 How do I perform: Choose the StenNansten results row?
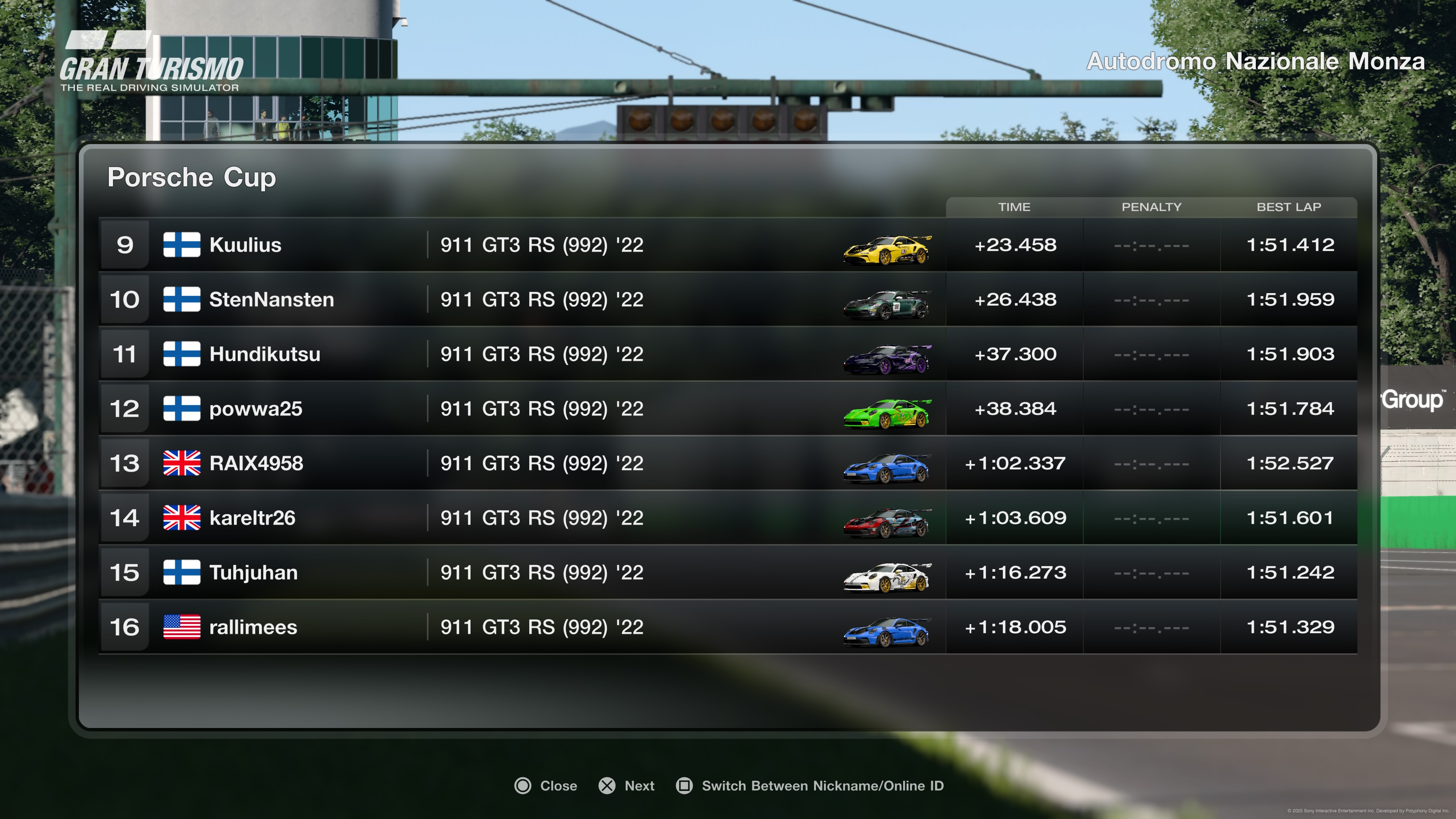[271, 300]
